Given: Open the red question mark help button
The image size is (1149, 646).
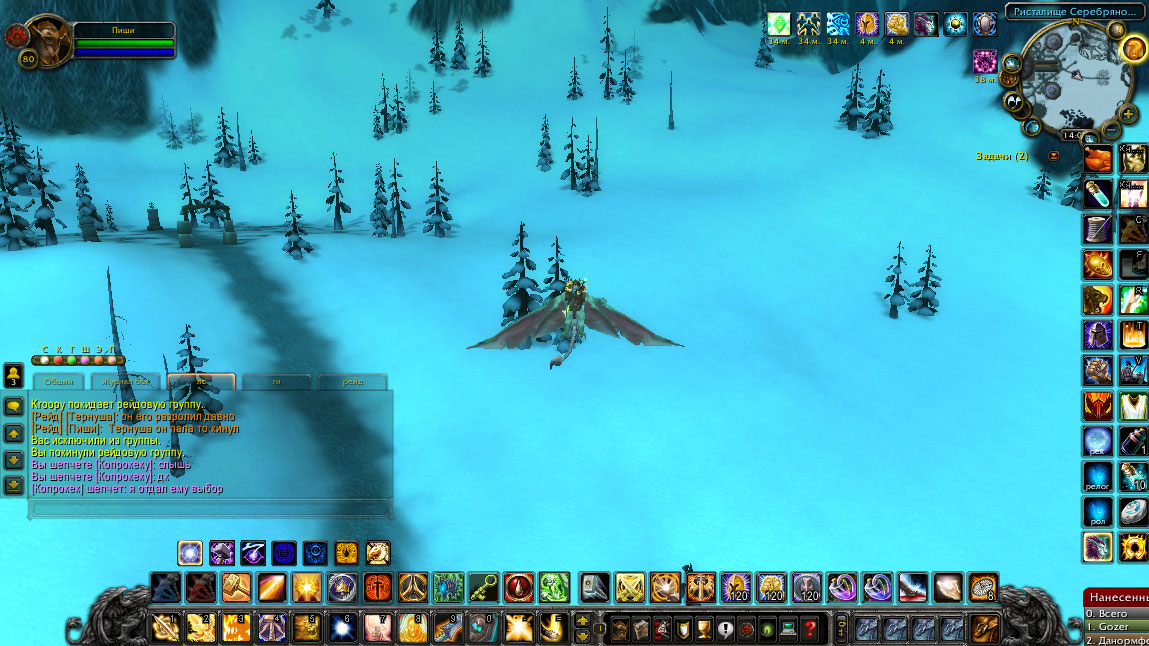Looking at the screenshot, I should click(811, 628).
